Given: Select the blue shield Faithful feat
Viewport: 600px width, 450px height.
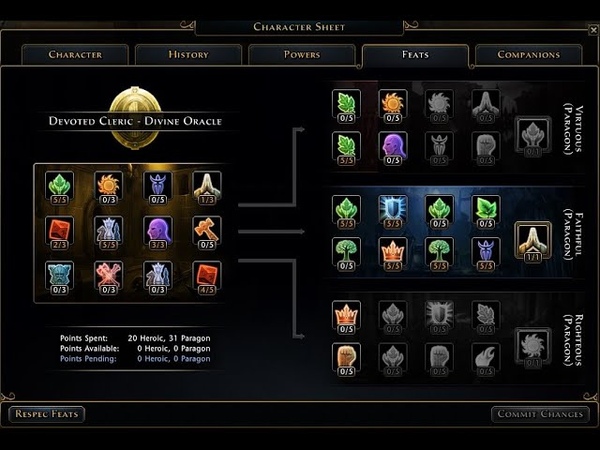Looking at the screenshot, I should [x=392, y=208].
